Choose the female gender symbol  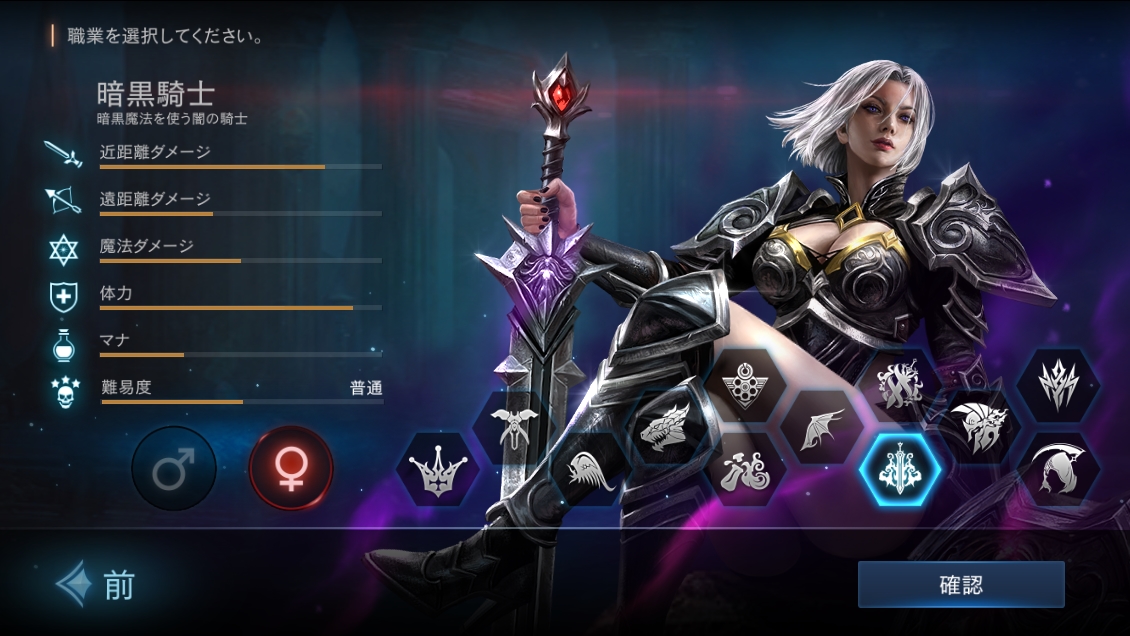[291, 469]
